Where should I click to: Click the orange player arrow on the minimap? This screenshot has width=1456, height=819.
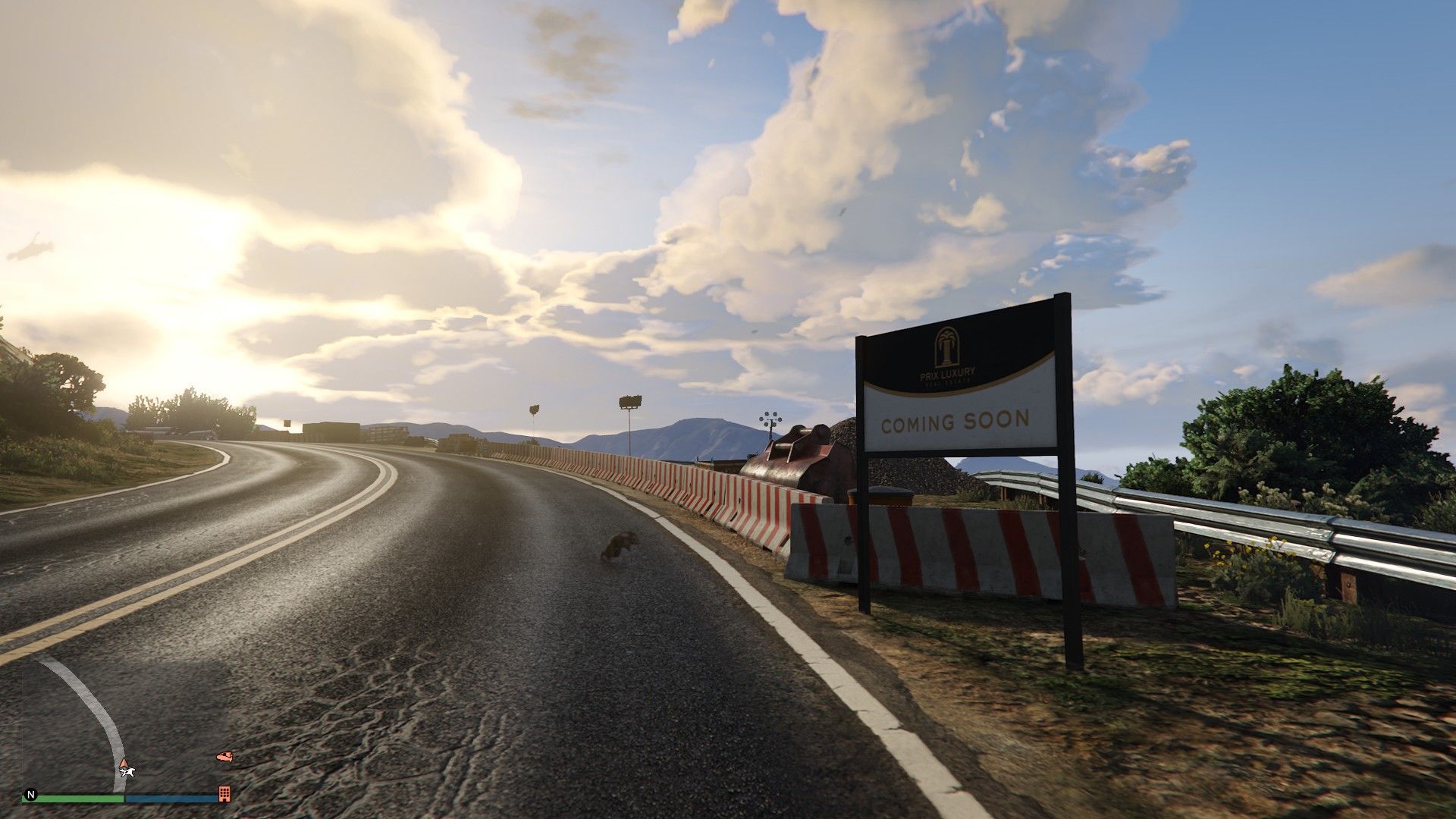124,761
